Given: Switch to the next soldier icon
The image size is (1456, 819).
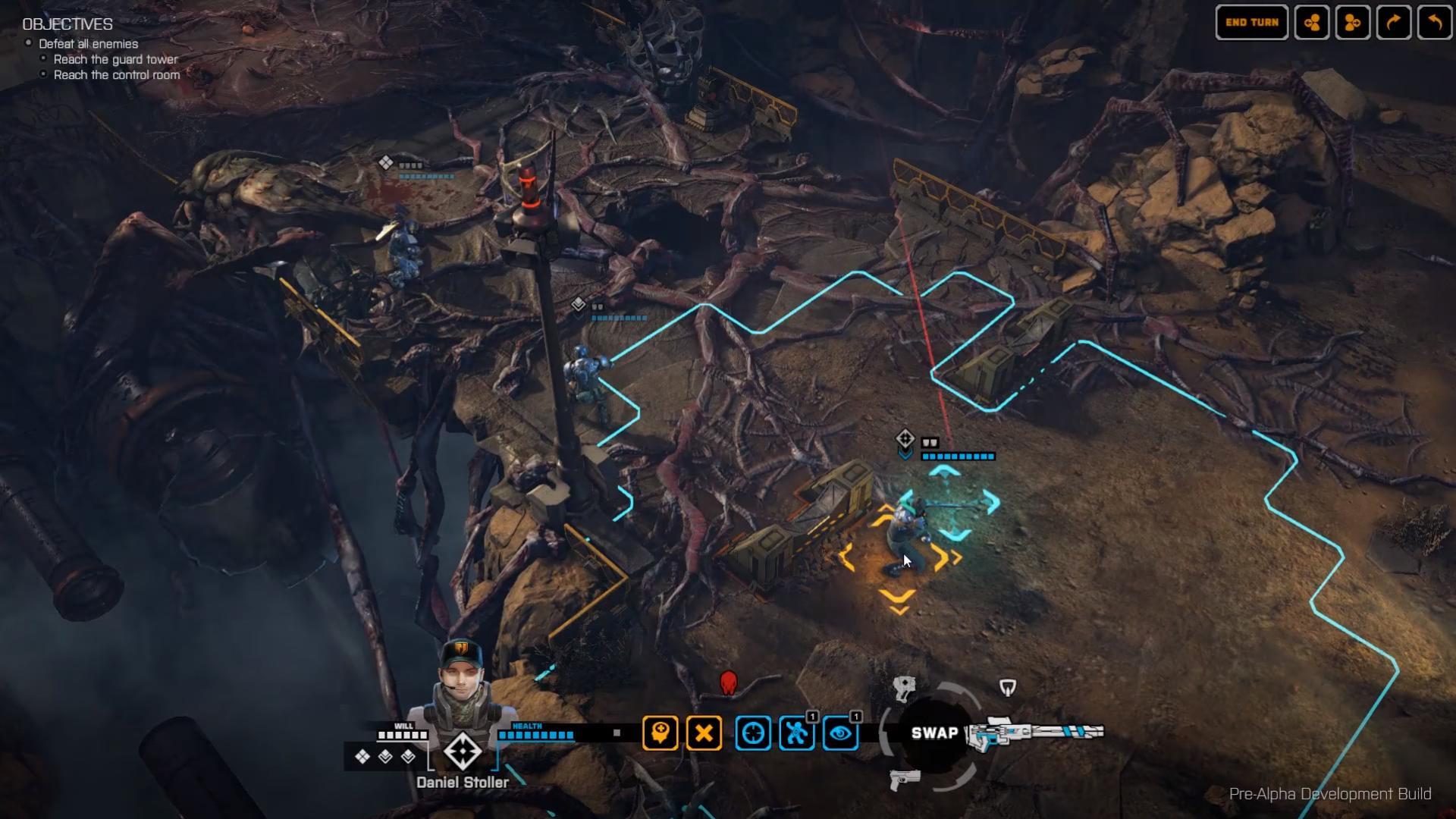Looking at the screenshot, I should pyautogui.click(x=1353, y=23).
